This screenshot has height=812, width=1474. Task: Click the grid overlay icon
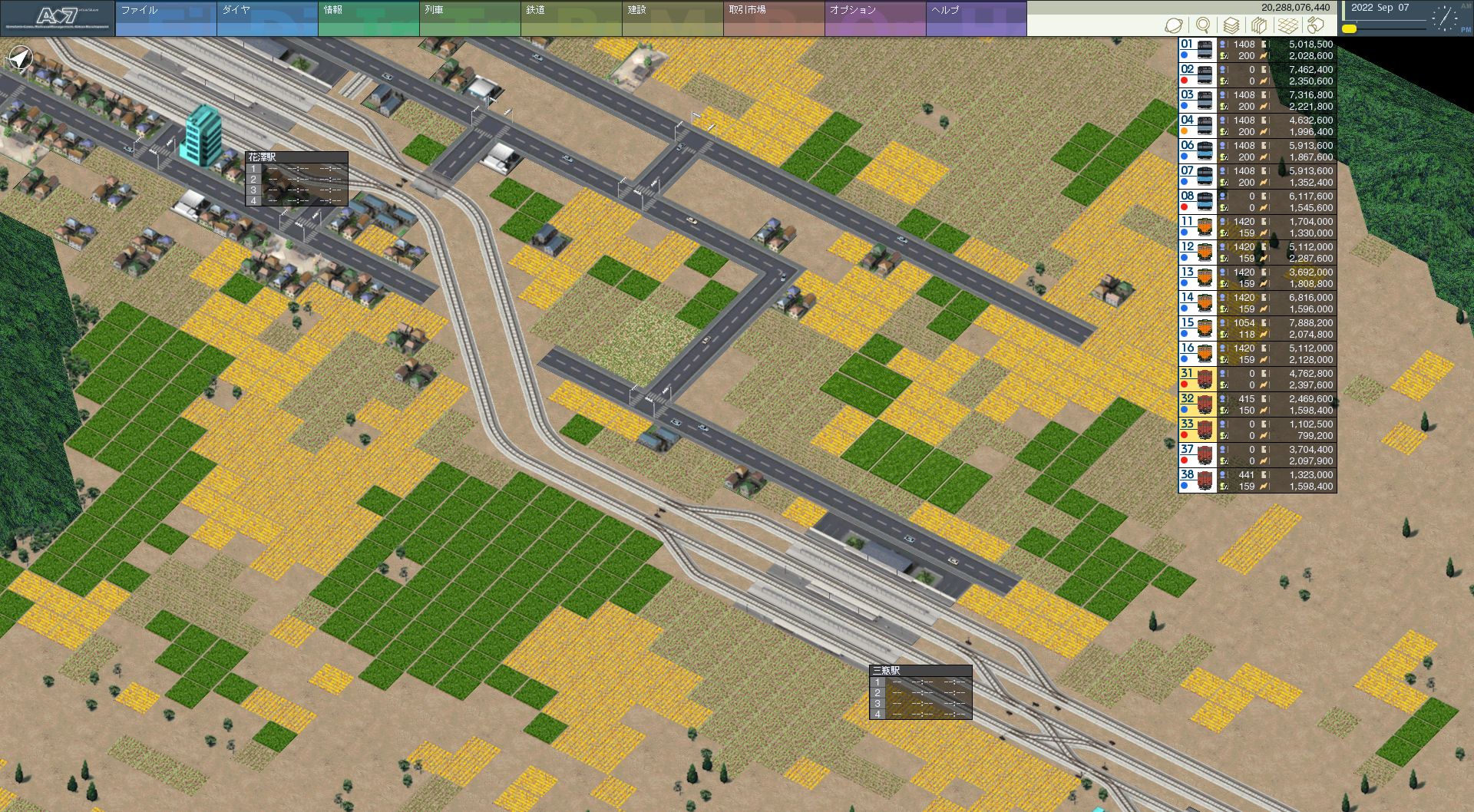1287,25
